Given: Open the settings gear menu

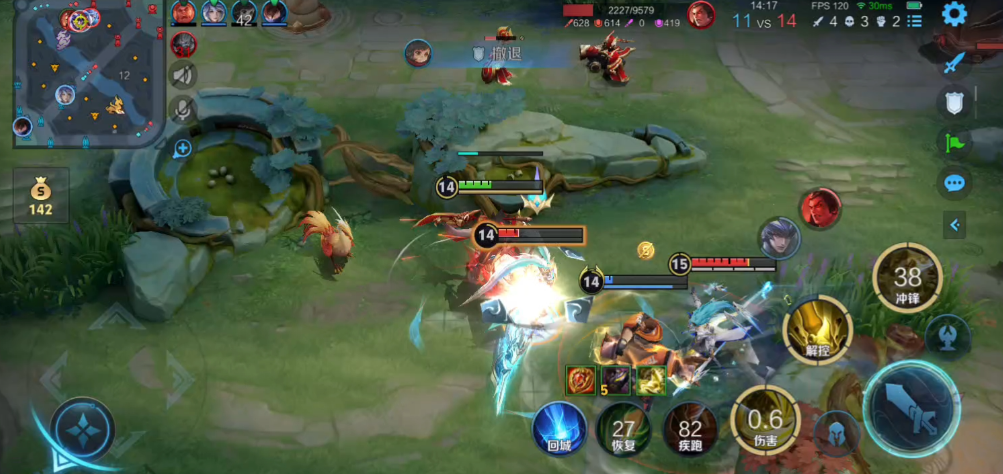Looking at the screenshot, I should (x=954, y=14).
